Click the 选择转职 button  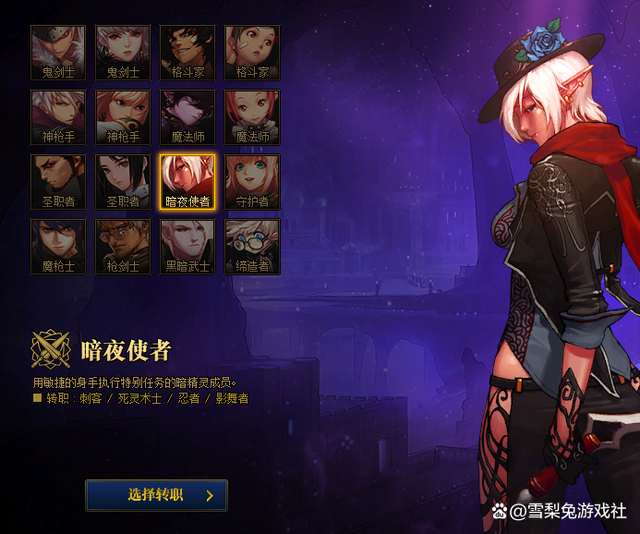[x=156, y=495]
